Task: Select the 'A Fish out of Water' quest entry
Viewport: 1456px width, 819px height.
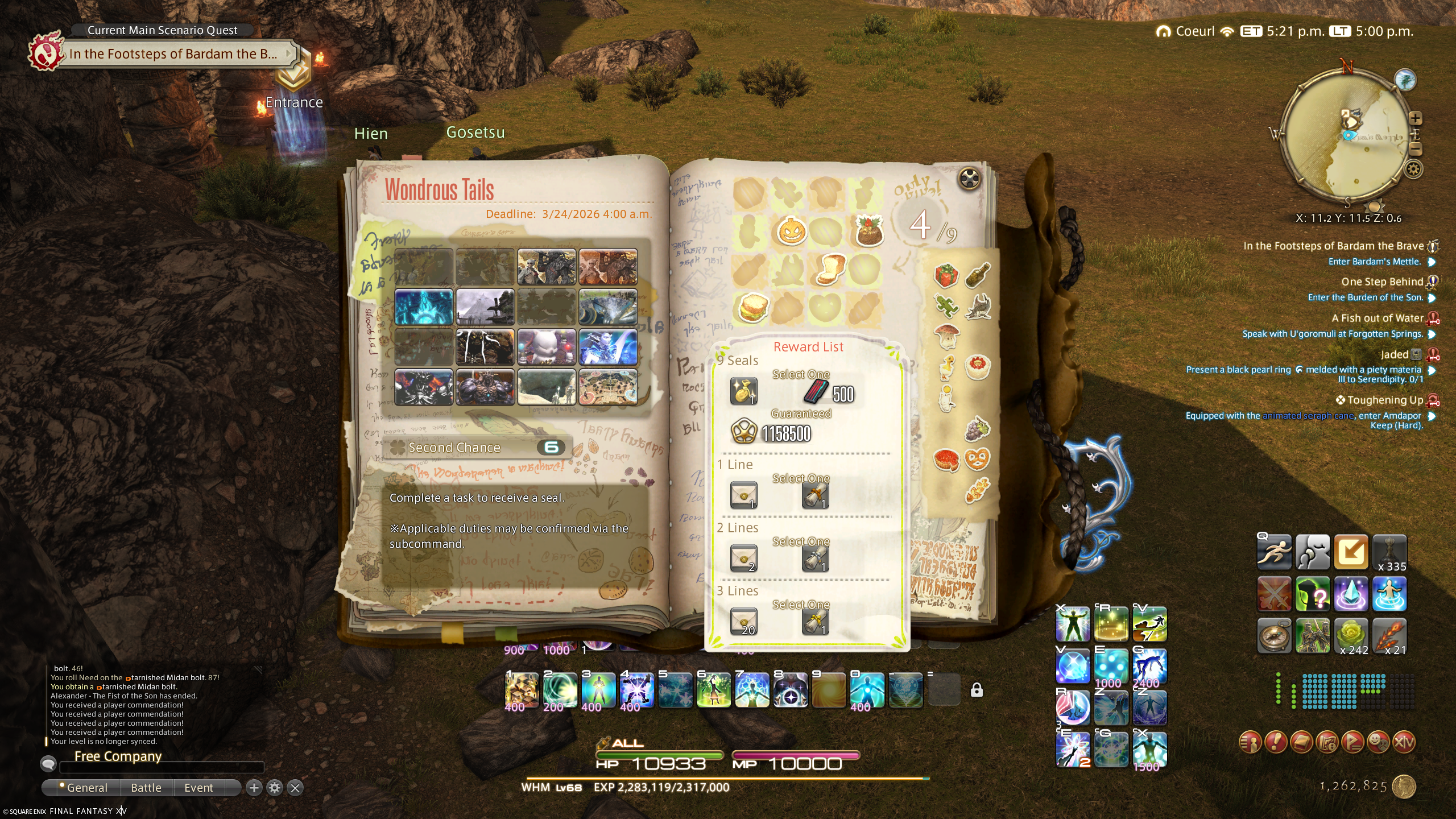Action: (x=1377, y=318)
